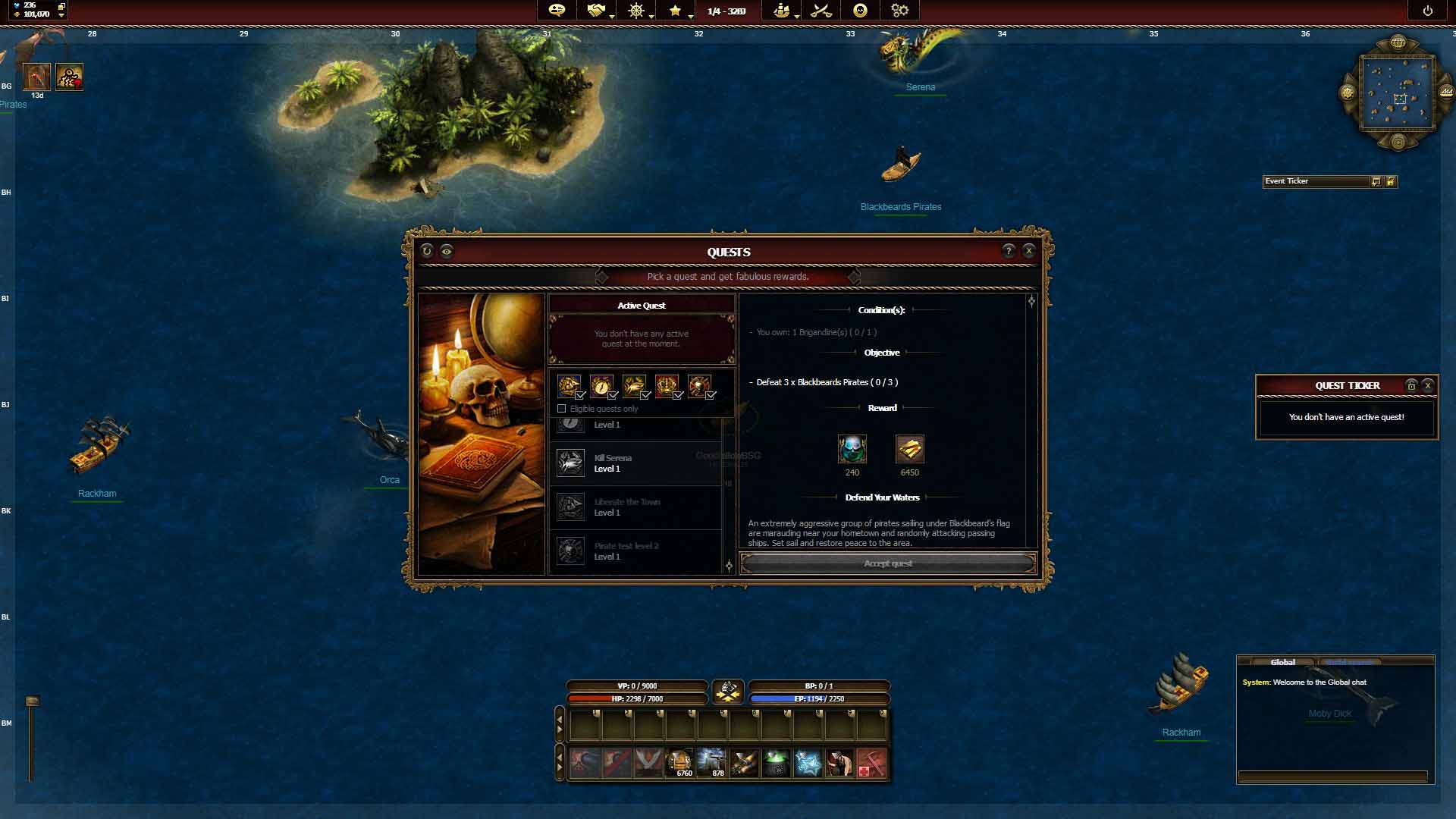Select the repair hammer hotbar icon
1456x819 pixels.
(871, 764)
